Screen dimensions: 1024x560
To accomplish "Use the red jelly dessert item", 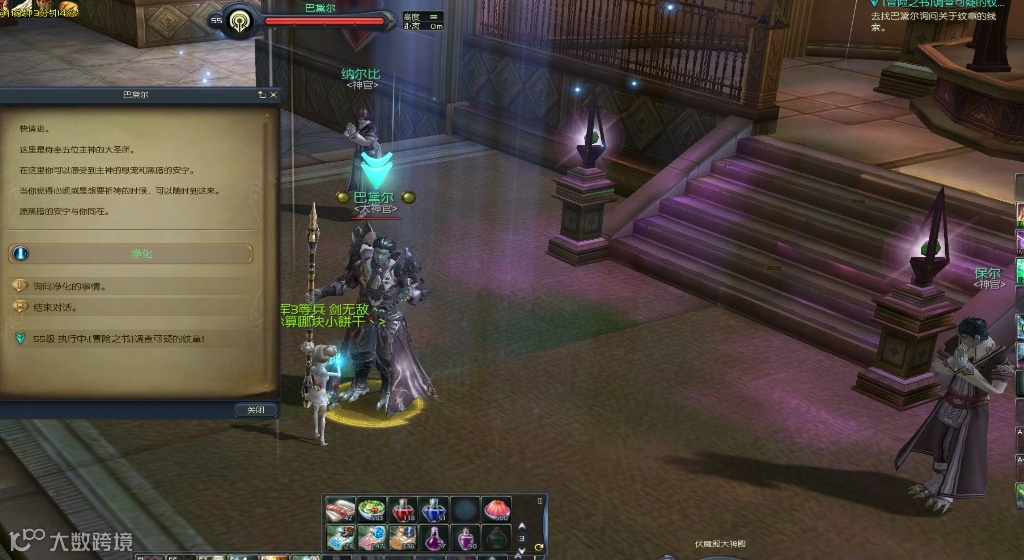I will (x=496, y=510).
